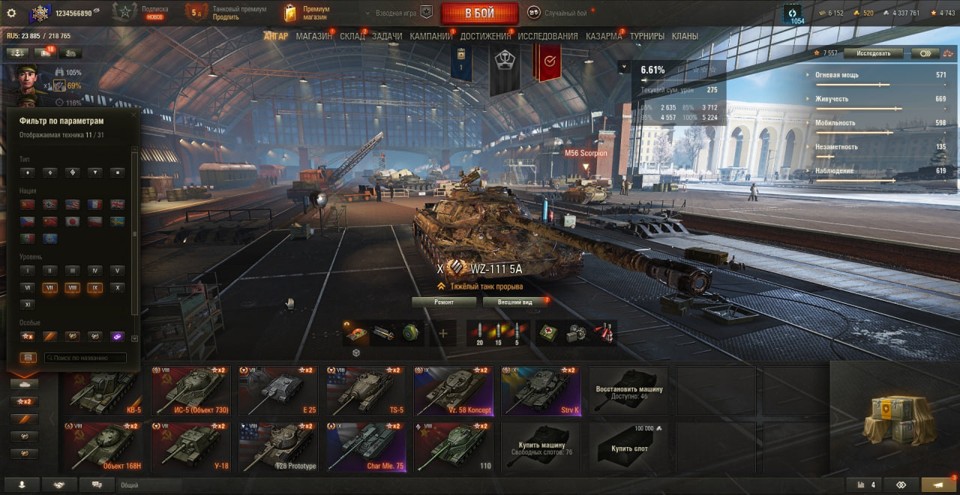Switch to the СКЛАД tab
The image size is (960, 495).
coord(353,36)
